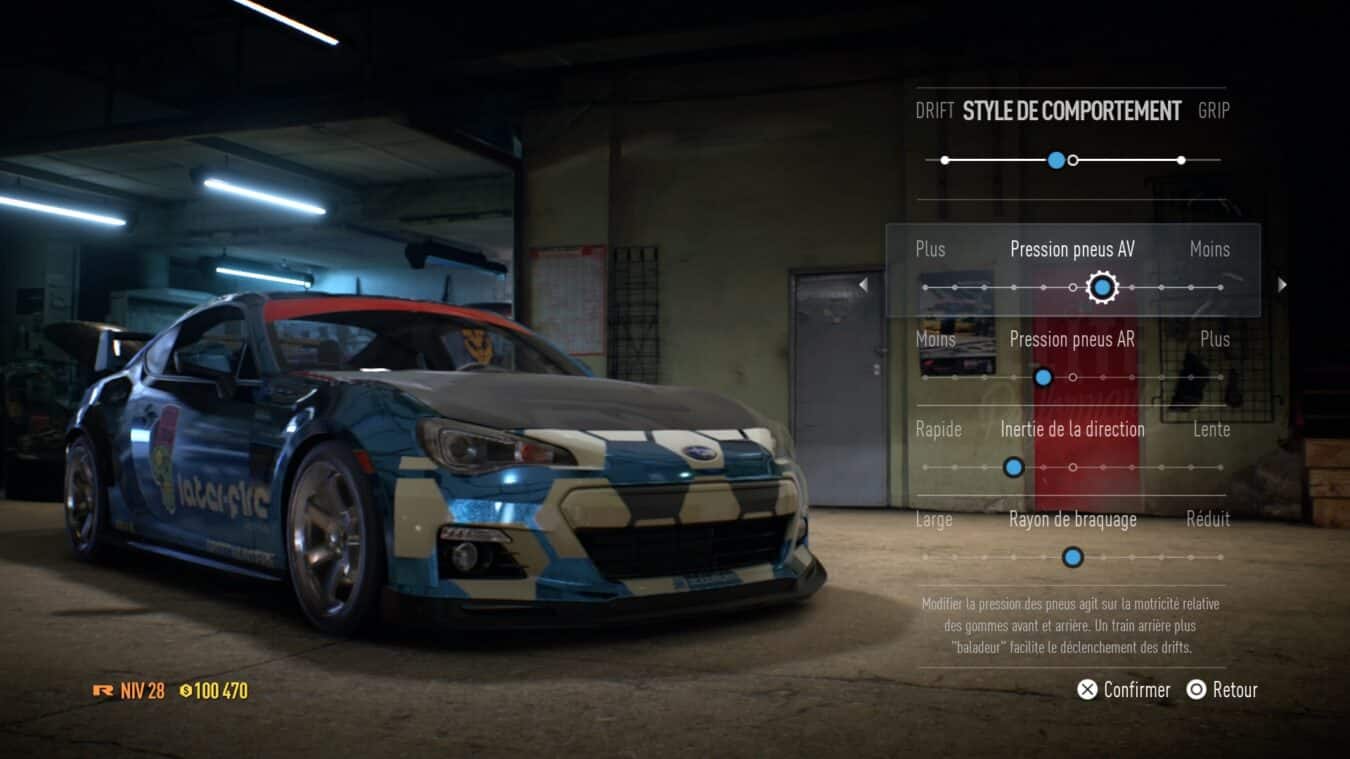Confirm the handling setup with Confirmer
The width and height of the screenshot is (1350, 759).
(1124, 690)
